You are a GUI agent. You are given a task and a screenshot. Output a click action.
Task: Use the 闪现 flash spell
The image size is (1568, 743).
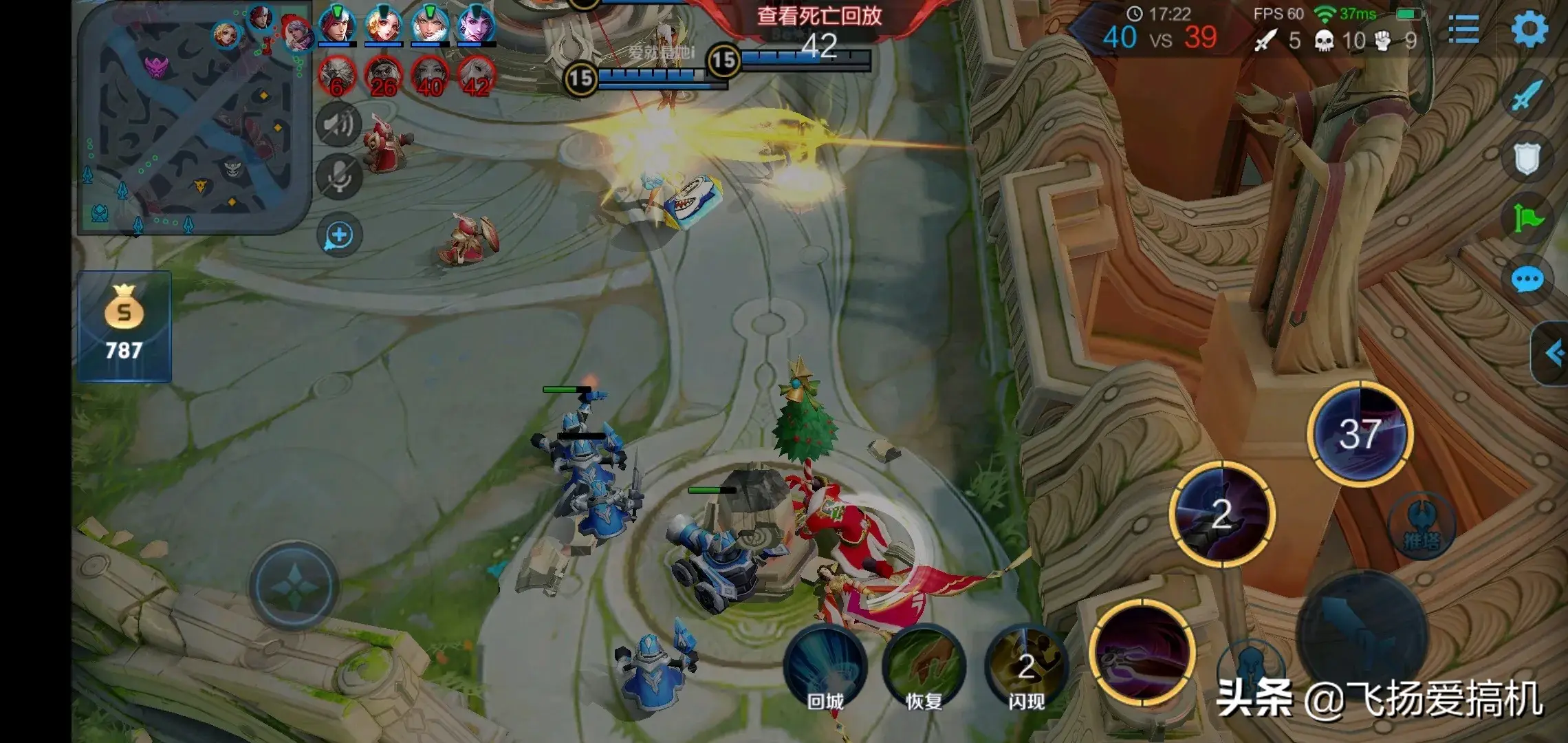[1026, 667]
